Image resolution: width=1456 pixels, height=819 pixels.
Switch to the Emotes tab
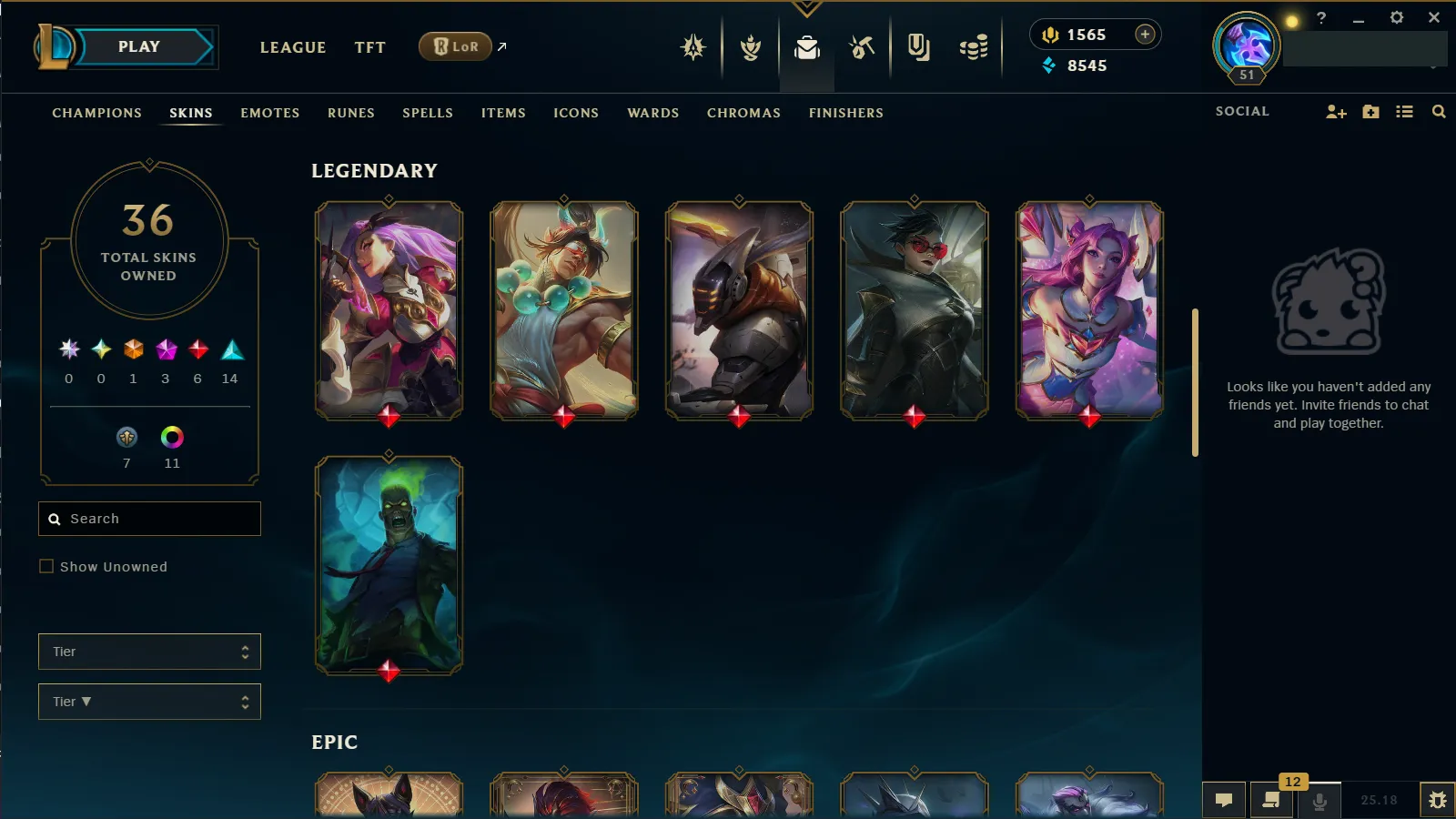(269, 113)
